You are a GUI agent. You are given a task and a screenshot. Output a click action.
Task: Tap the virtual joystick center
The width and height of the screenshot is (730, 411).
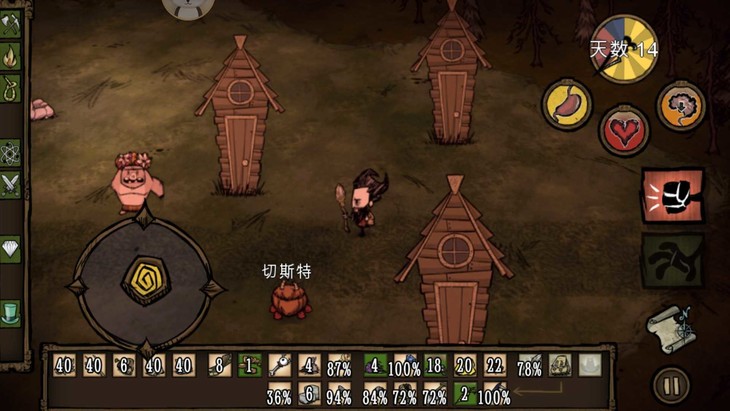(146, 282)
